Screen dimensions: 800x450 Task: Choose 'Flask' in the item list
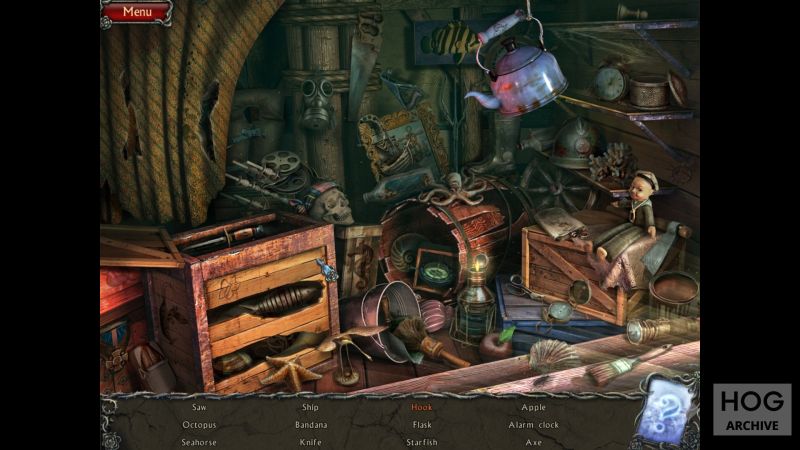421,424
